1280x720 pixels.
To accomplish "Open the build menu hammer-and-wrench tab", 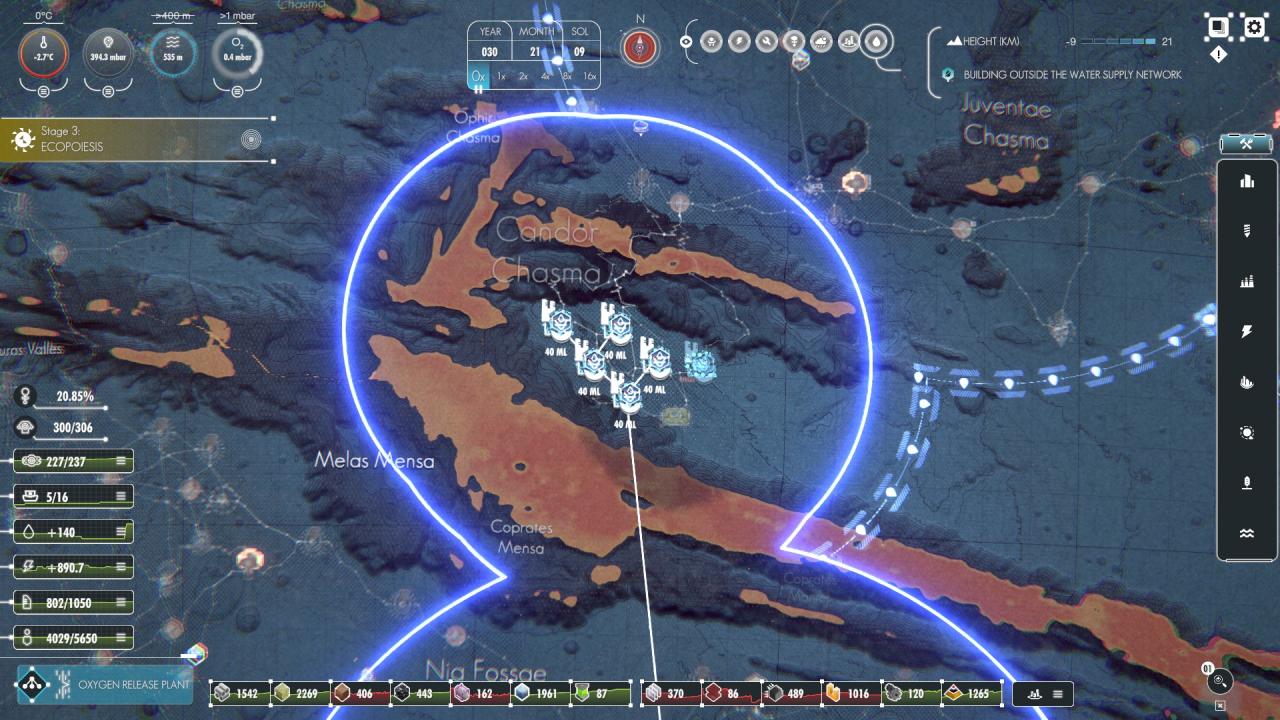I will tap(1246, 144).
